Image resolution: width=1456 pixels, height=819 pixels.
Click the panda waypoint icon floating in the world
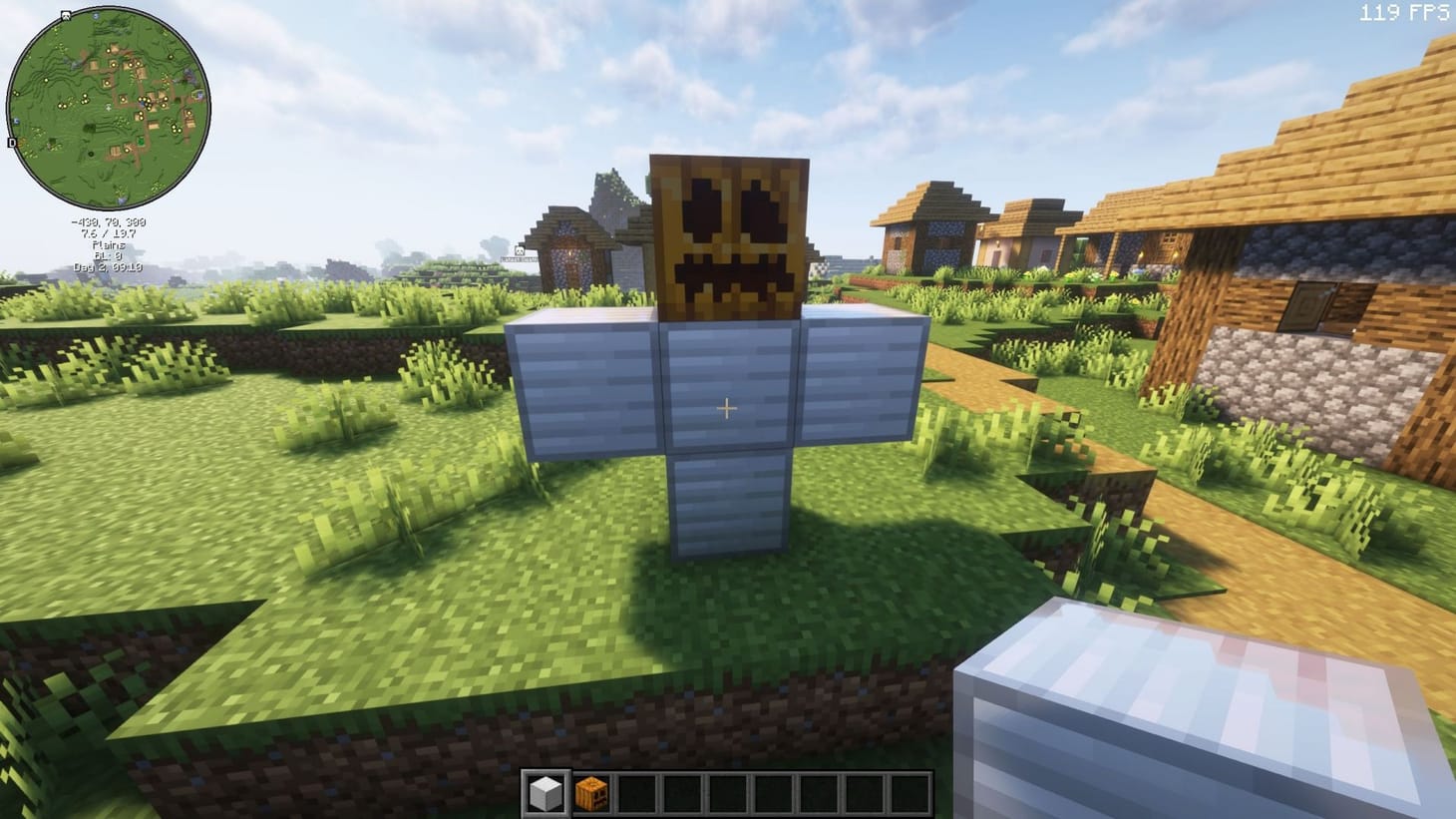[520, 250]
